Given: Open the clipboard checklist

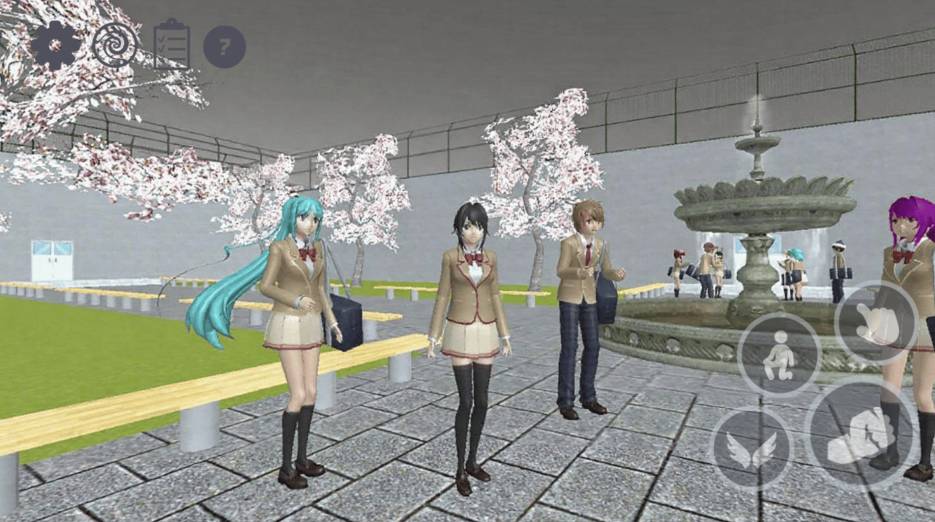Looking at the screenshot, I should pos(171,45).
